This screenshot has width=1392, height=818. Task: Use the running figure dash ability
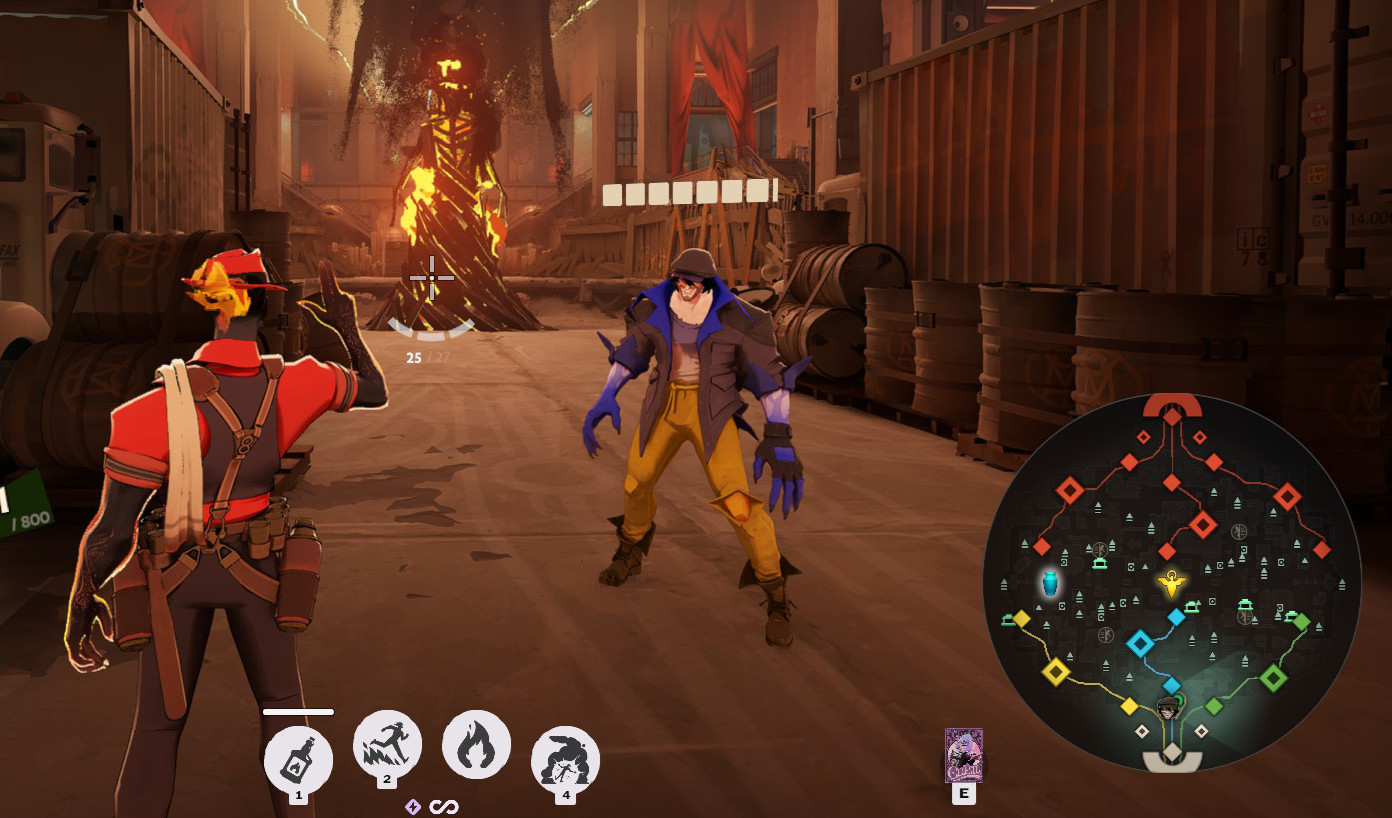point(387,745)
